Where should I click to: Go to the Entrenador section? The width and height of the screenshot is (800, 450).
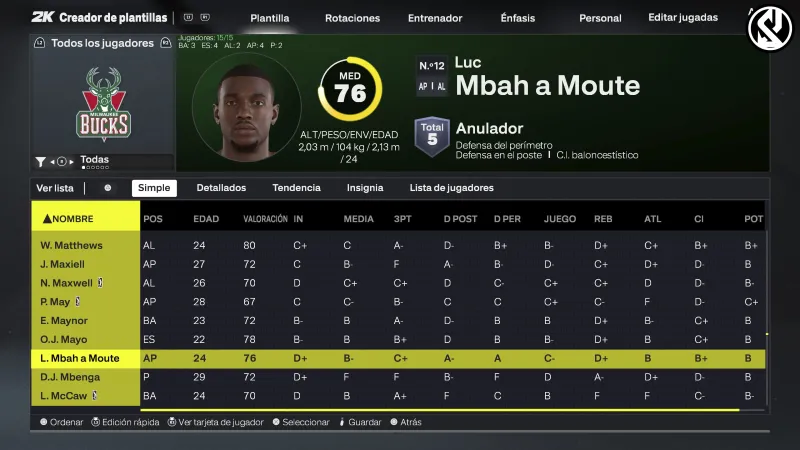tap(436, 18)
